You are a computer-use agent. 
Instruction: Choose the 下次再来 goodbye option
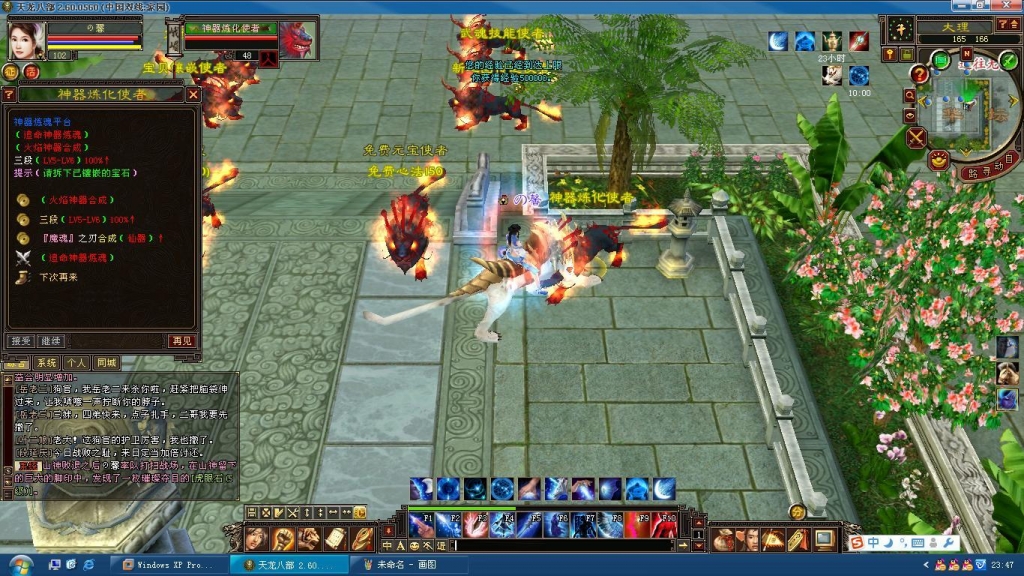click(58, 276)
